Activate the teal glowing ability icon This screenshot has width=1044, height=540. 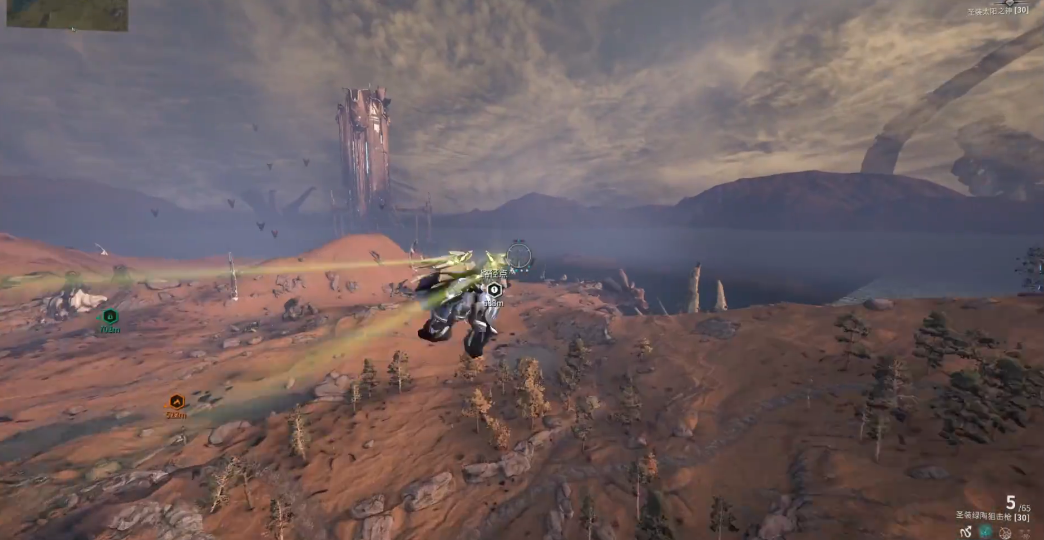[x=986, y=532]
